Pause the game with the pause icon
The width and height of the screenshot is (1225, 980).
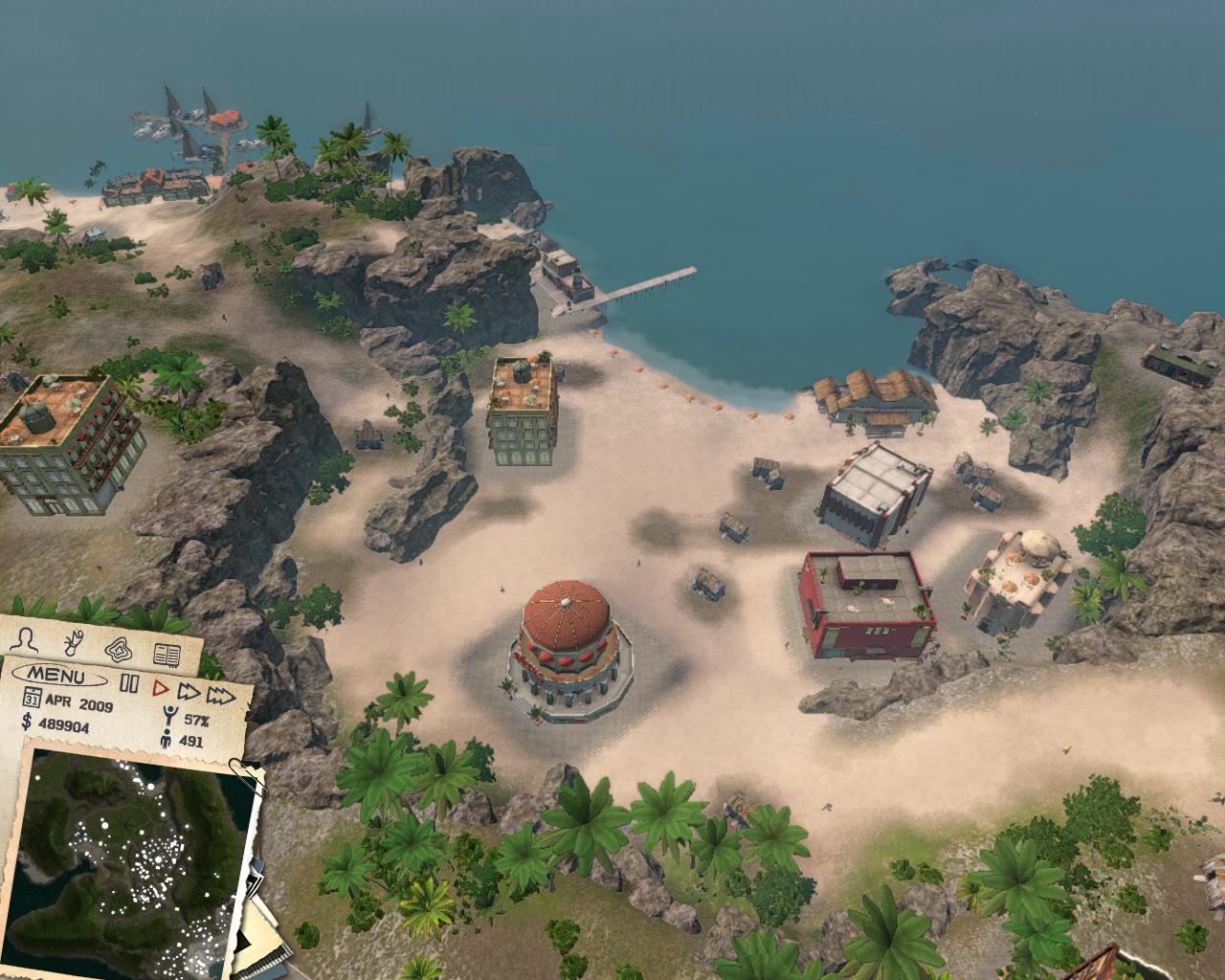tap(129, 682)
